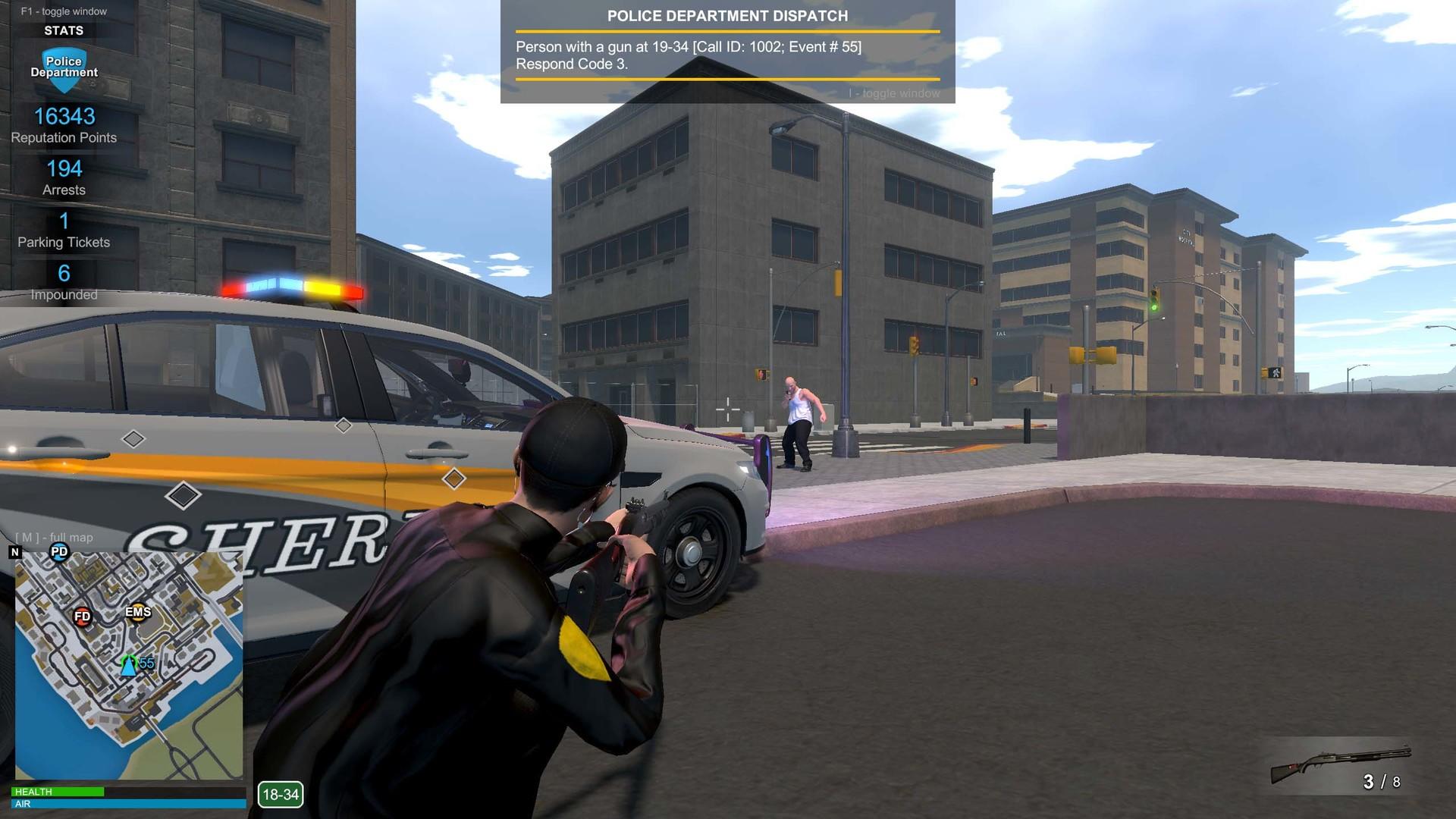Toggle the stats window with F1 label
Viewport: 1456px width, 819px height.
click(x=63, y=11)
